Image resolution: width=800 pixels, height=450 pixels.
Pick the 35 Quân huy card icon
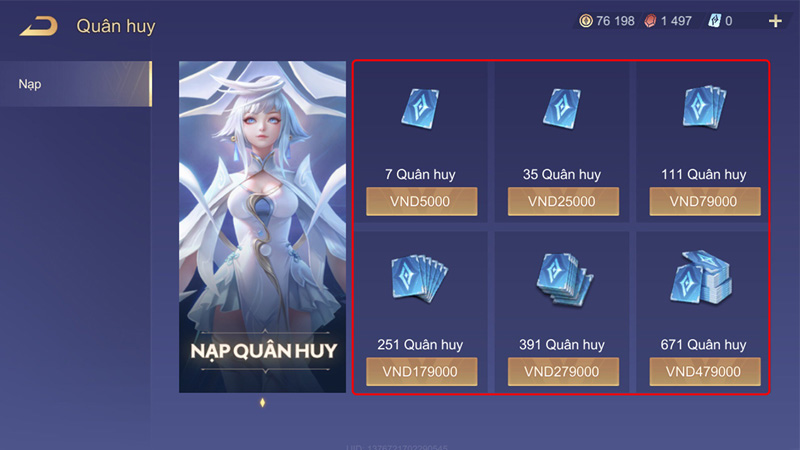[561, 108]
